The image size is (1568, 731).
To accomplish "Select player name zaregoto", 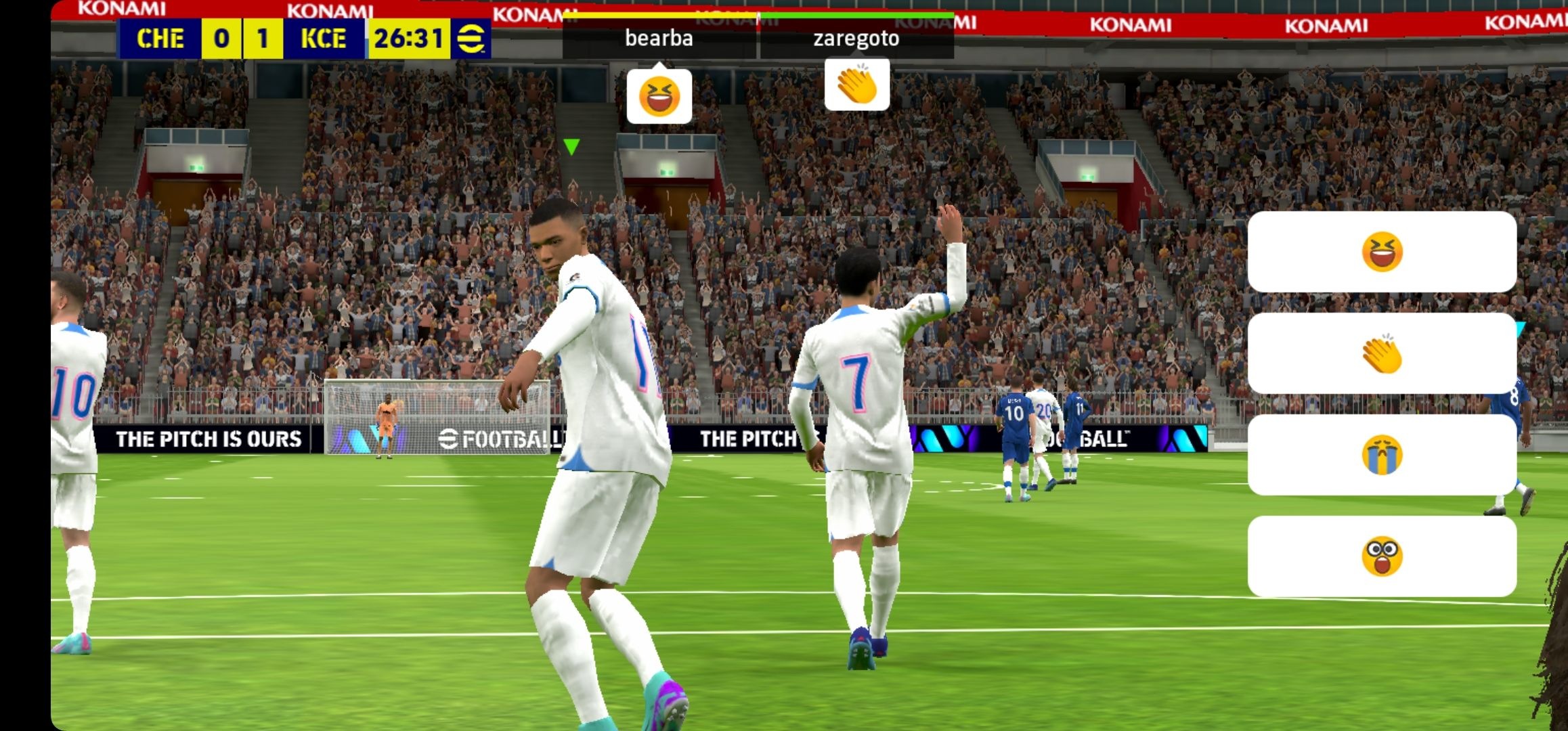I will point(857,39).
